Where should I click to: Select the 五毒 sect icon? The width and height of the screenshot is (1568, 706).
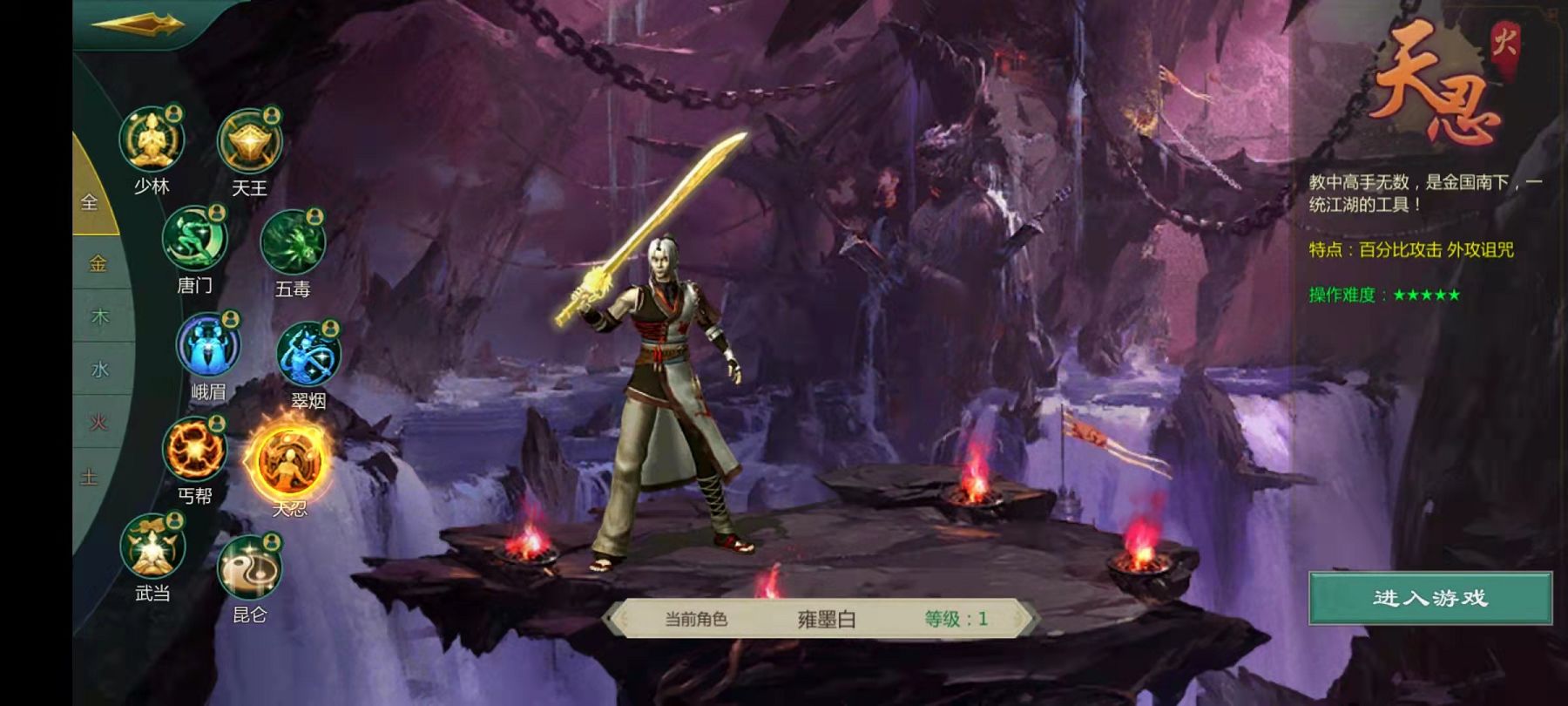pyautogui.click(x=293, y=243)
